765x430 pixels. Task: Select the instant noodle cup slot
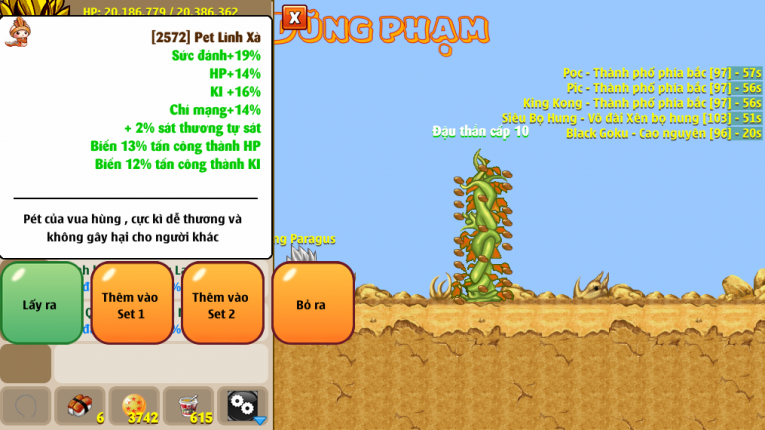188,406
